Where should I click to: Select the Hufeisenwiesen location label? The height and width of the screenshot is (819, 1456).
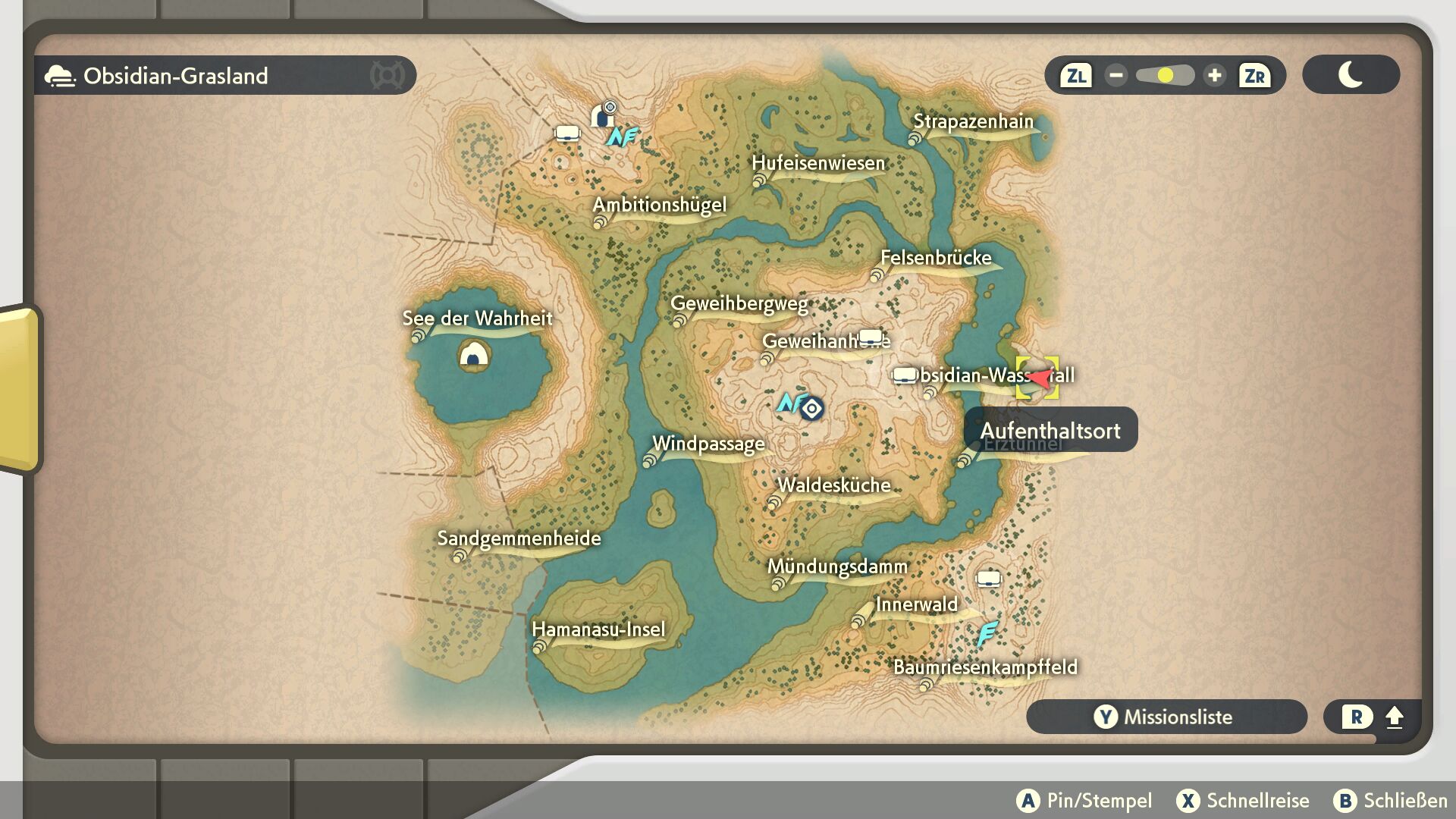(x=818, y=164)
